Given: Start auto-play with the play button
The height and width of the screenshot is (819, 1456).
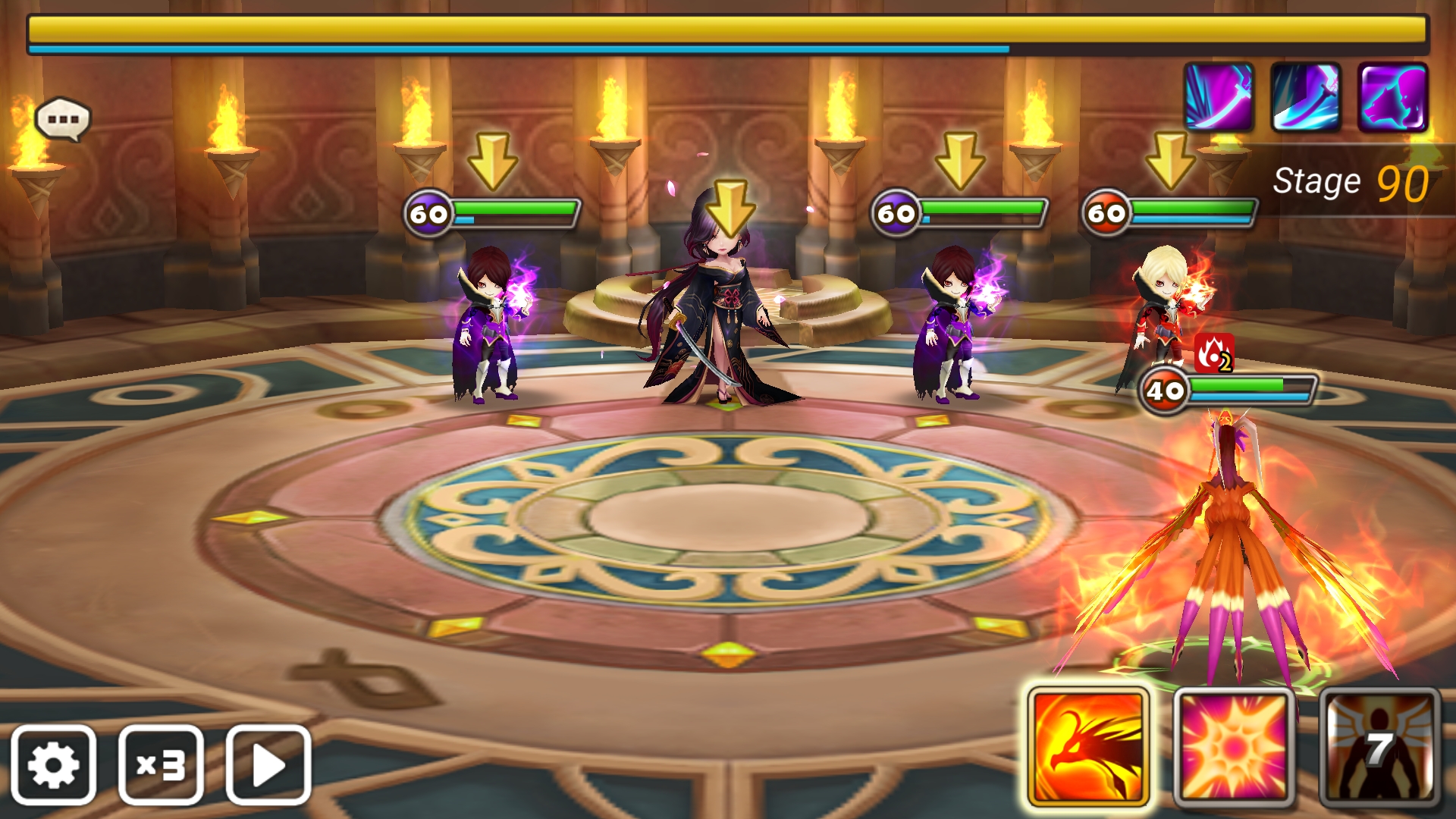Looking at the screenshot, I should (x=268, y=764).
